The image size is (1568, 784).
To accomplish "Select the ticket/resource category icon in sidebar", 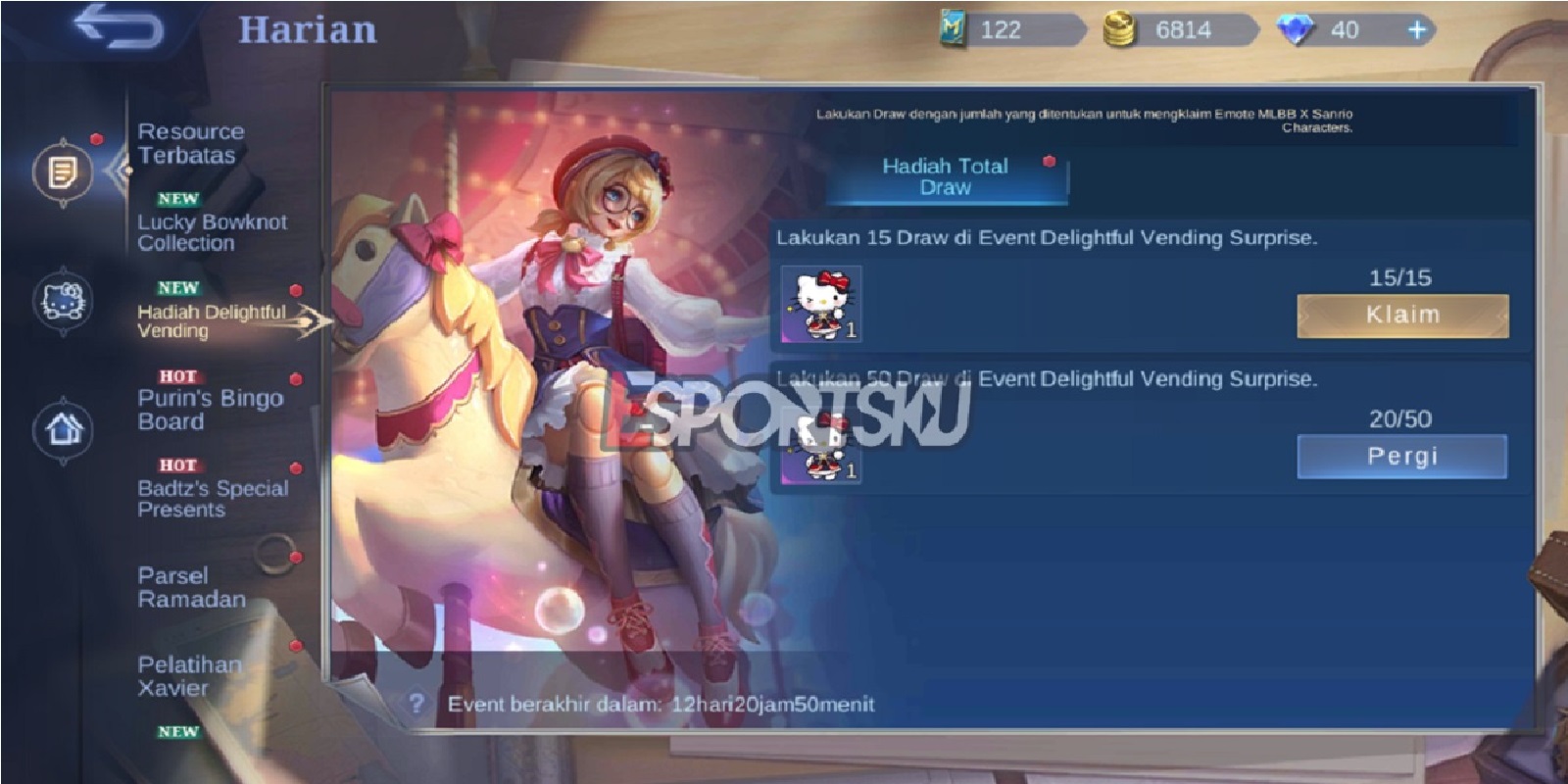I will tap(61, 171).
